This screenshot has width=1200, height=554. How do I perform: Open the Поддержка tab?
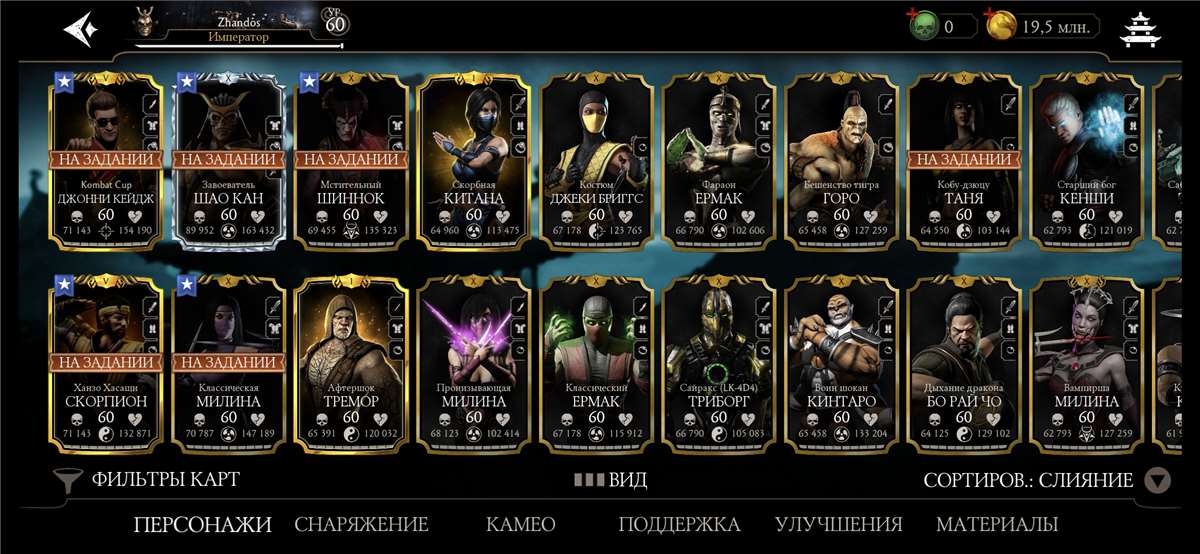pyautogui.click(x=679, y=524)
